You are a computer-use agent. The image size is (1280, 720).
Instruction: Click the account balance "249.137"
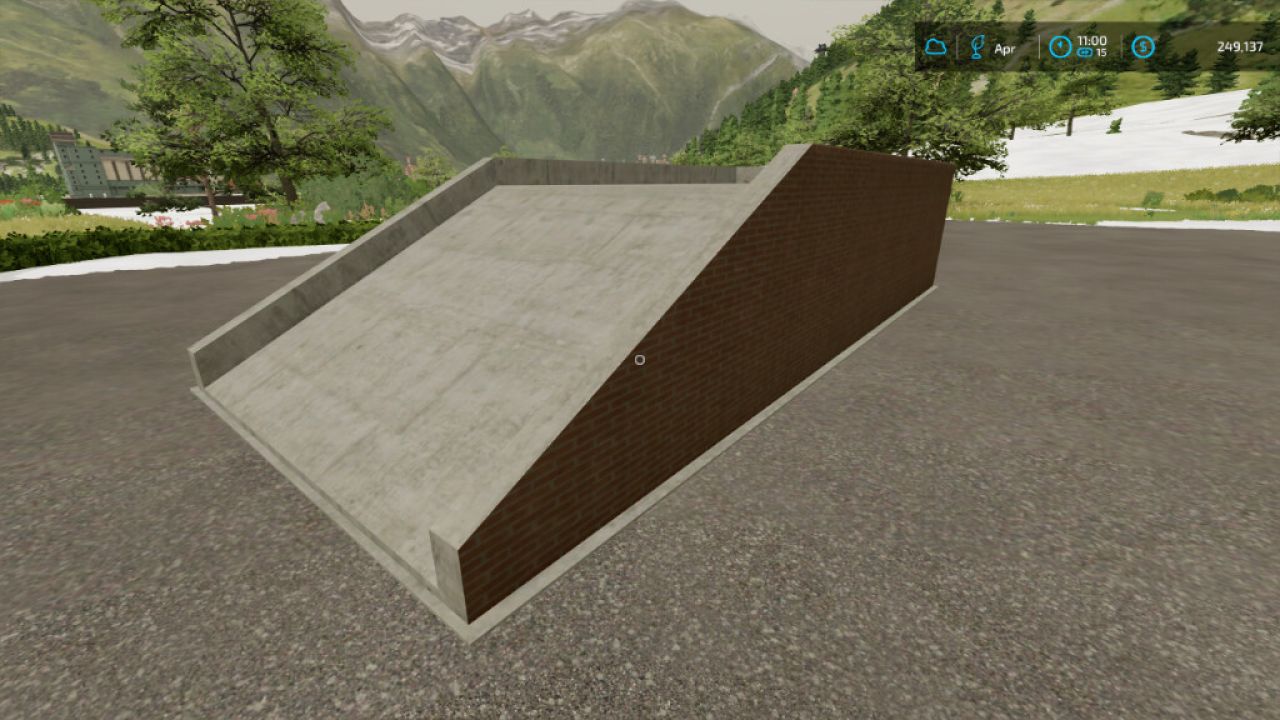tap(1240, 46)
